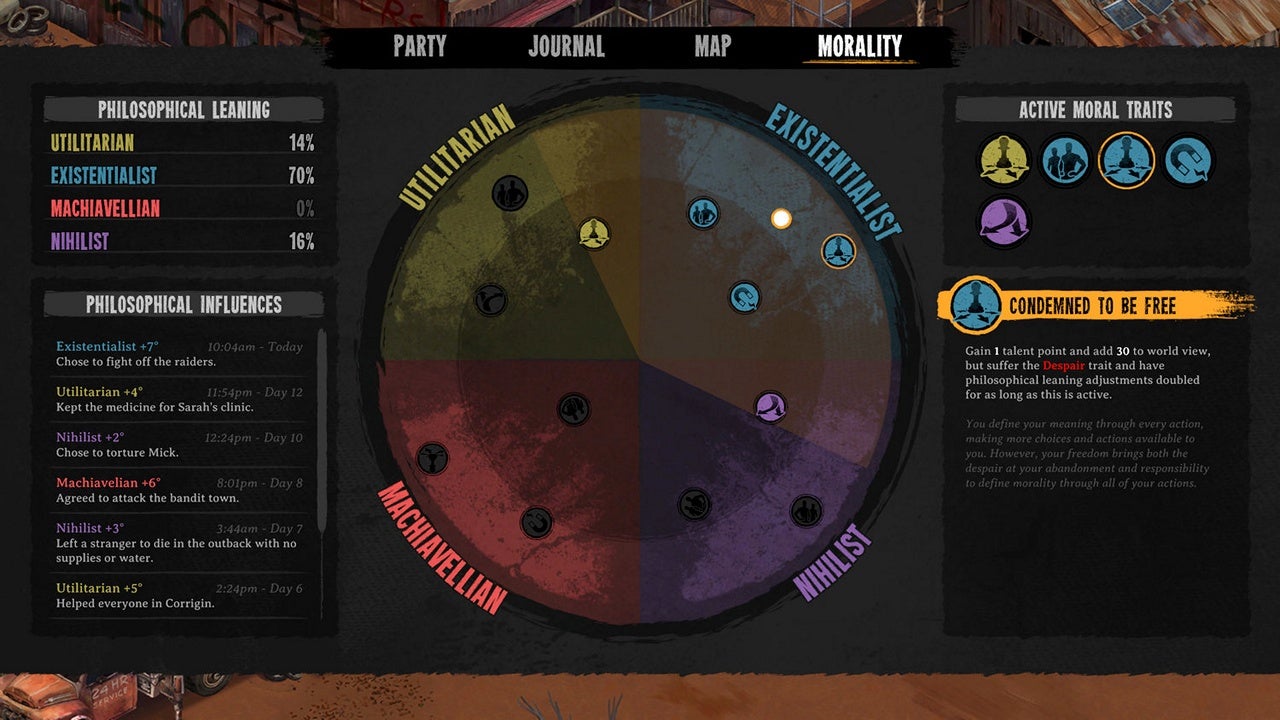The width and height of the screenshot is (1280, 720).
Task: Select the Existentialist +7° influence entry
Action: tap(178, 353)
